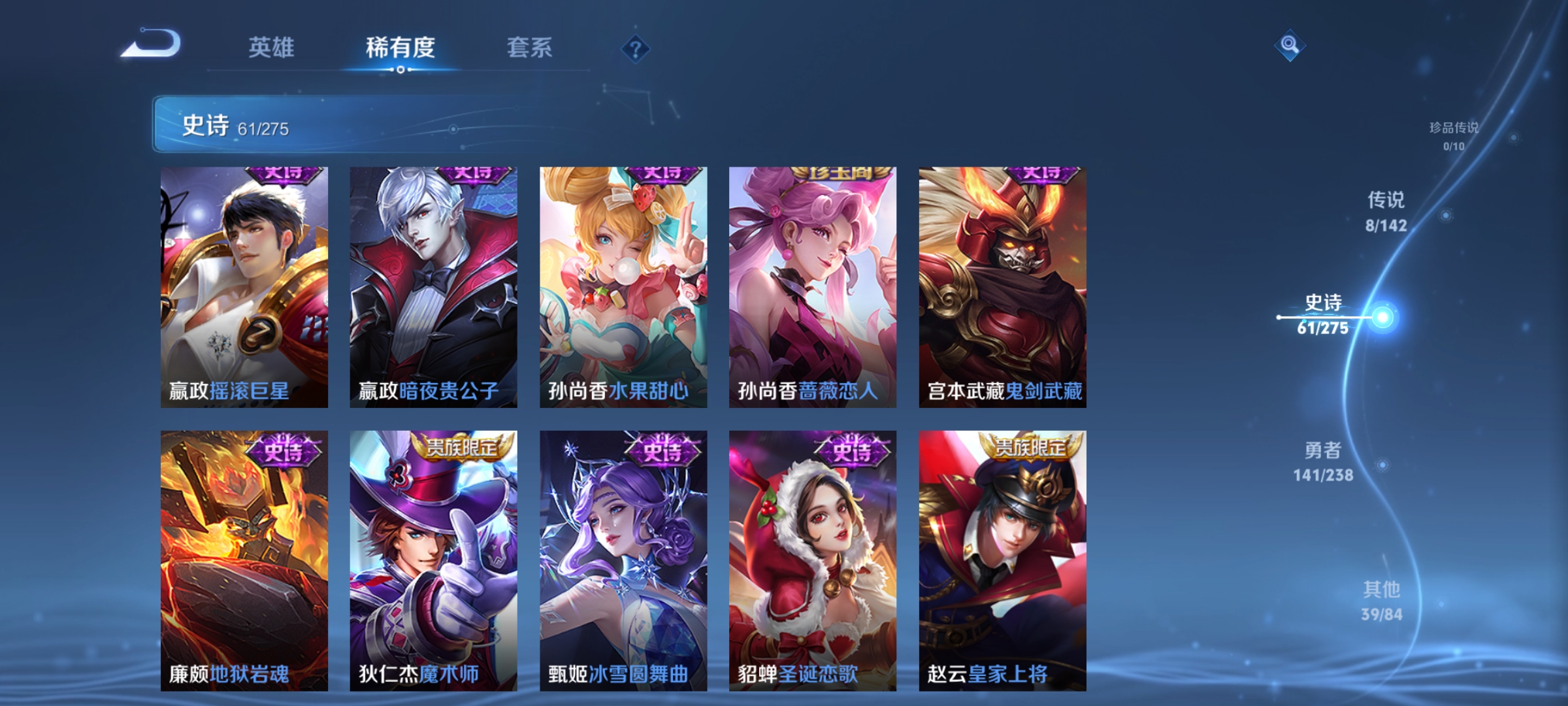
Task: Click the help question mark icon
Action: (x=634, y=49)
